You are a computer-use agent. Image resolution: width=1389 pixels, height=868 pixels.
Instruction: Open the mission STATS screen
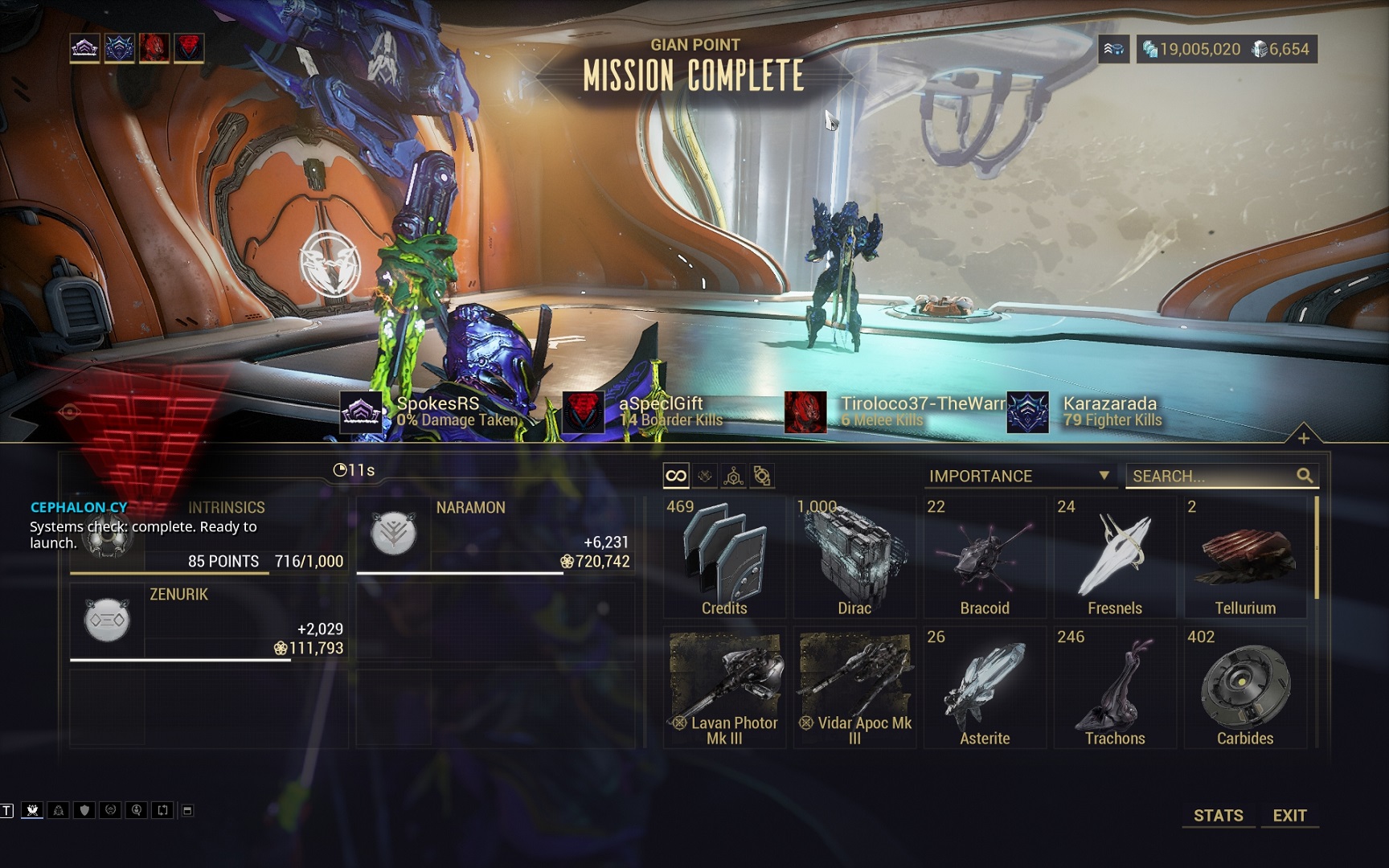(1218, 815)
